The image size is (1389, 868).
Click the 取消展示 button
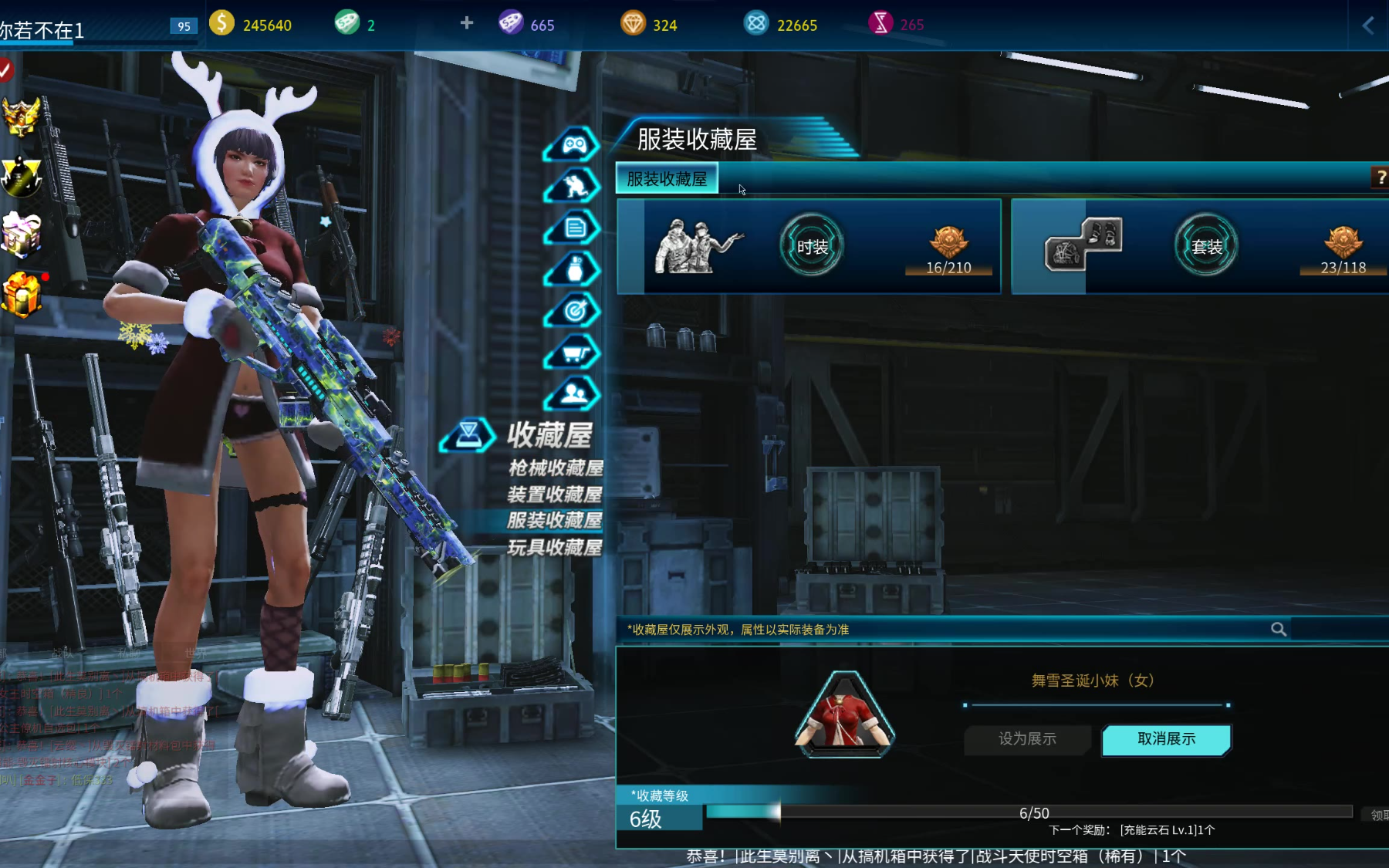[1166, 739]
